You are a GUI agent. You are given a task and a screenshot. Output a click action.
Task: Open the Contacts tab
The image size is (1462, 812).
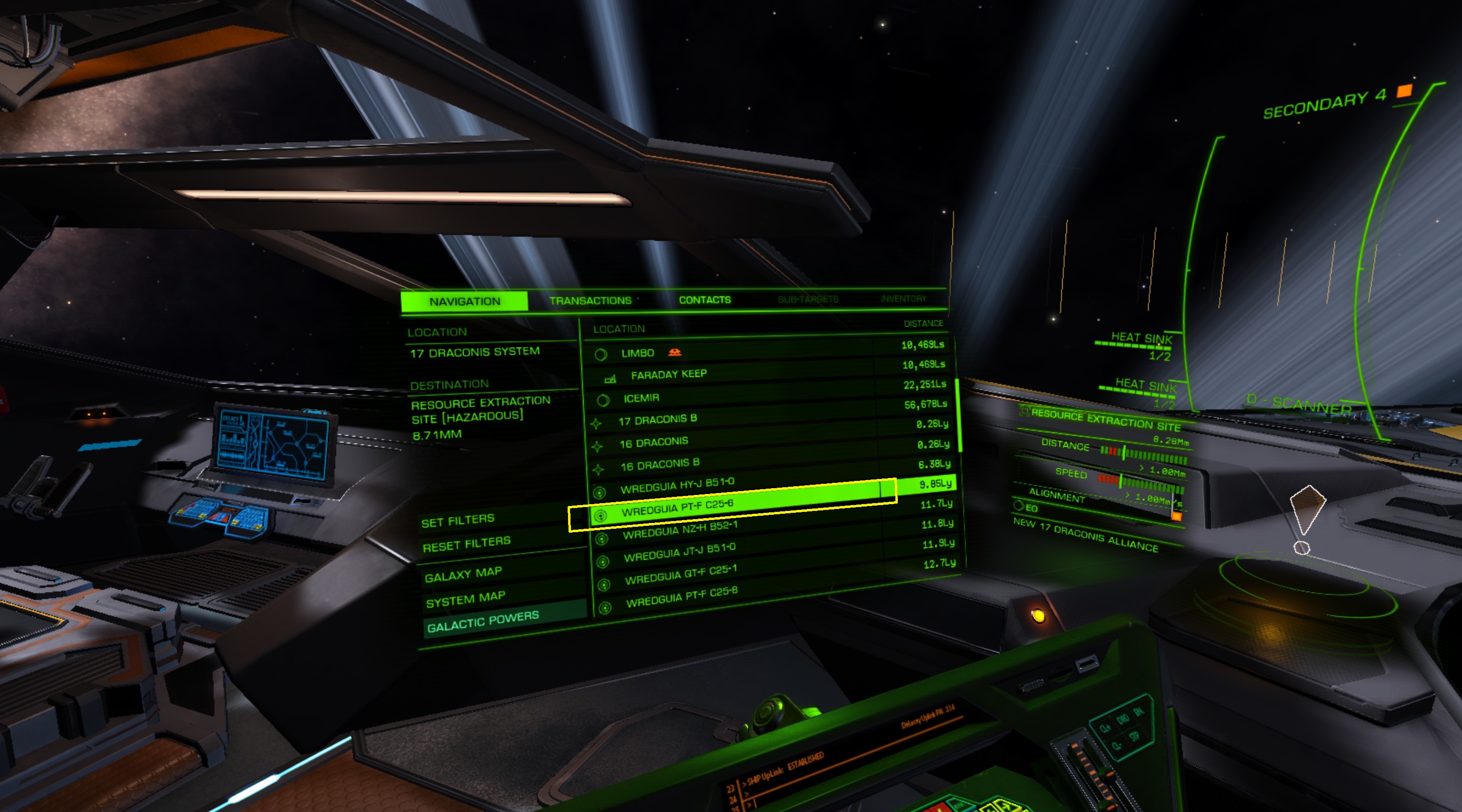coord(705,300)
